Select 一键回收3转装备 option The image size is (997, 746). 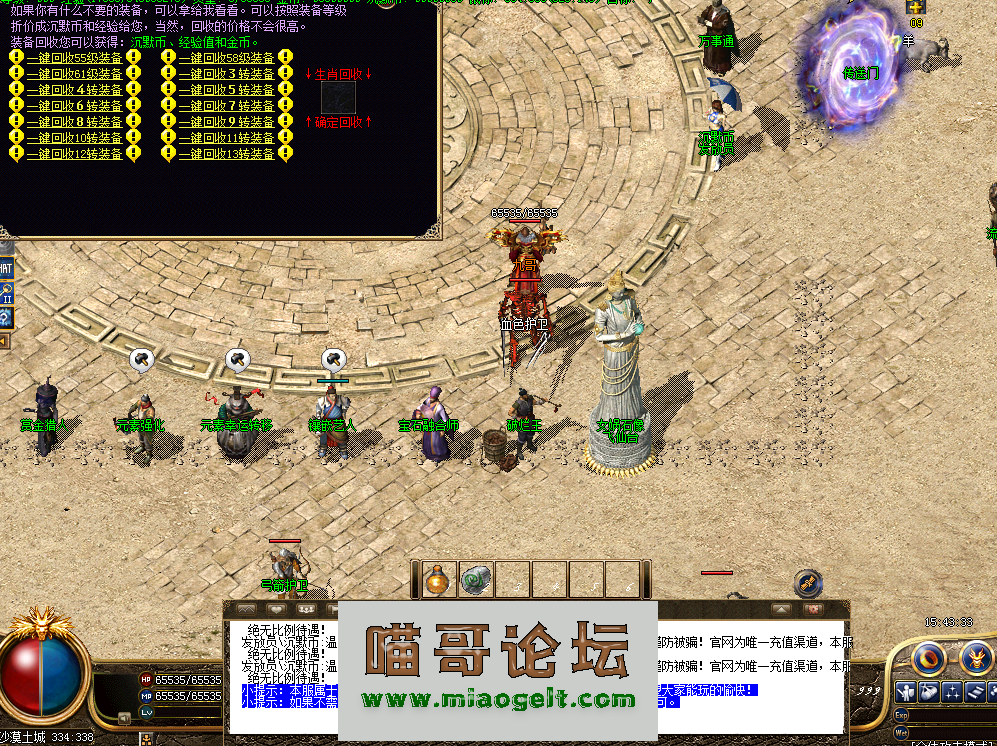pyautogui.click(x=226, y=74)
